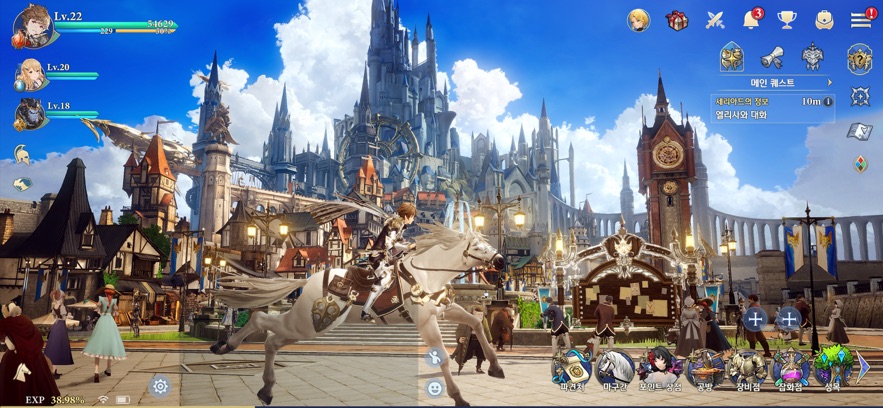
Task: Go to 파견처 dispatch shortcut
Action: pyautogui.click(x=572, y=371)
